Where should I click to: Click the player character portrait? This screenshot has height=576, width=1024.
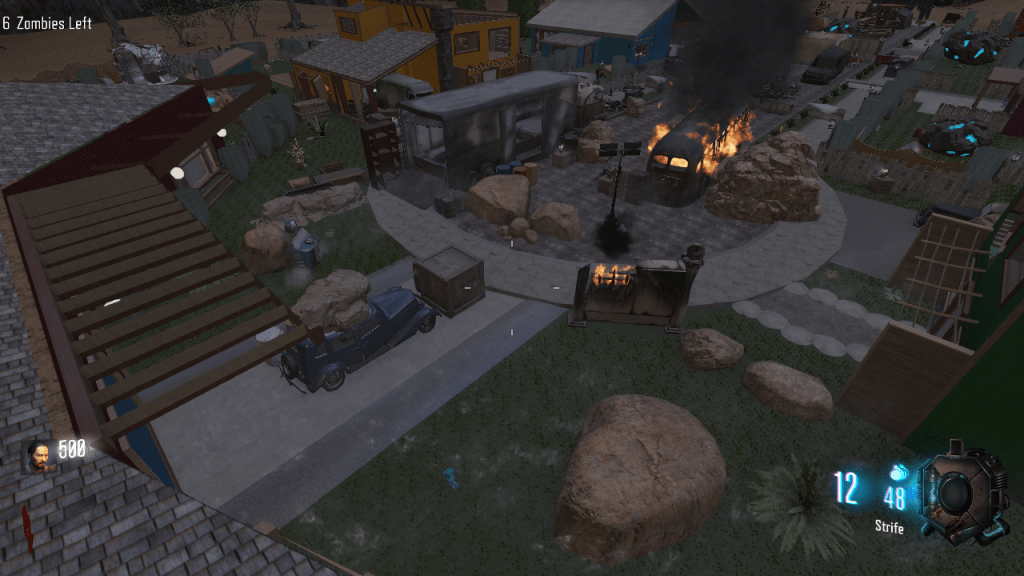pyautogui.click(x=39, y=455)
